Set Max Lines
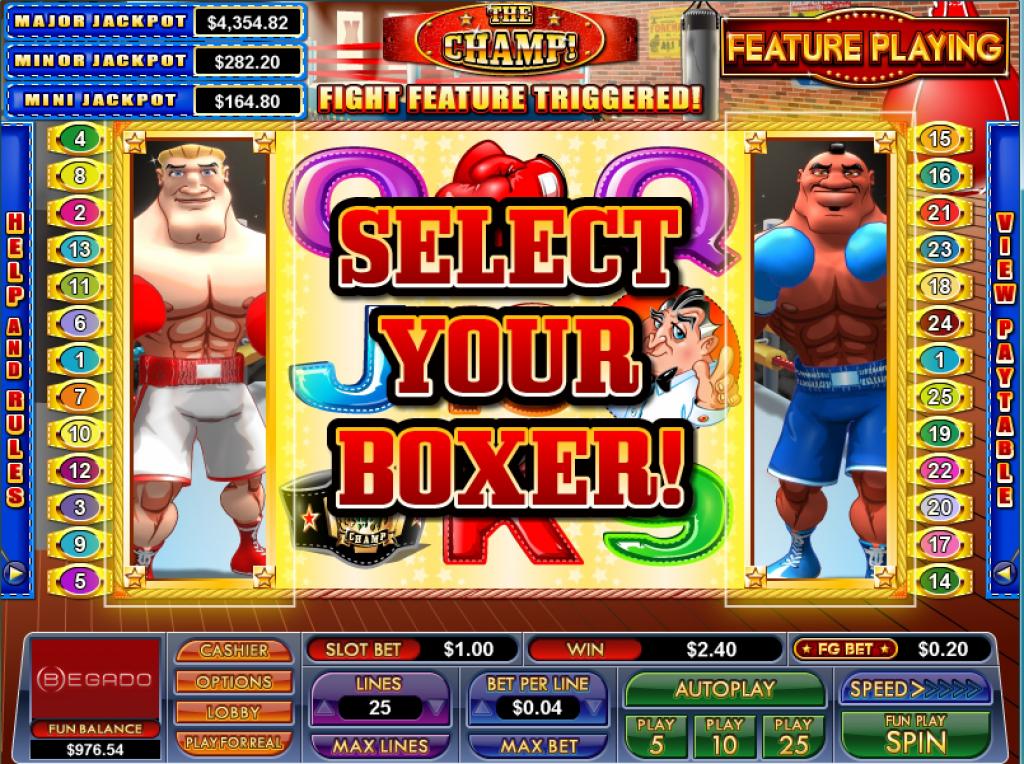The height and width of the screenshot is (764, 1024). pyautogui.click(x=379, y=746)
